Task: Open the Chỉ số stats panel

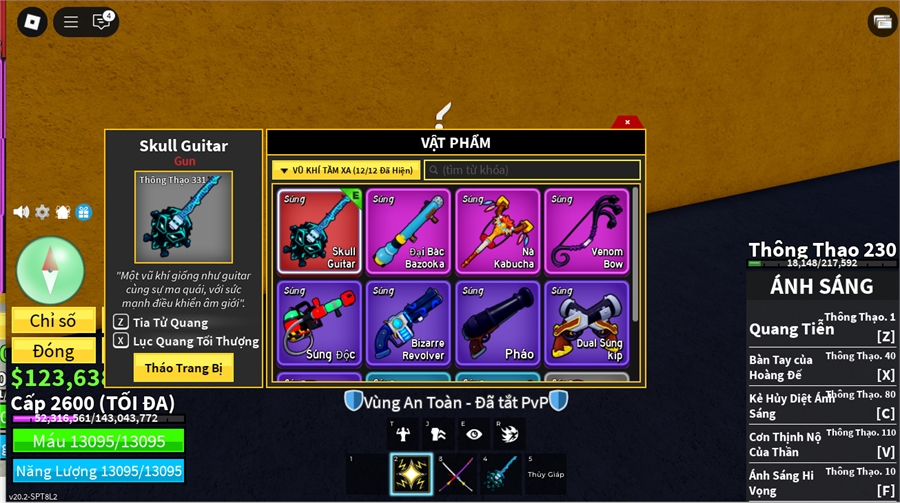Action: click(x=53, y=321)
